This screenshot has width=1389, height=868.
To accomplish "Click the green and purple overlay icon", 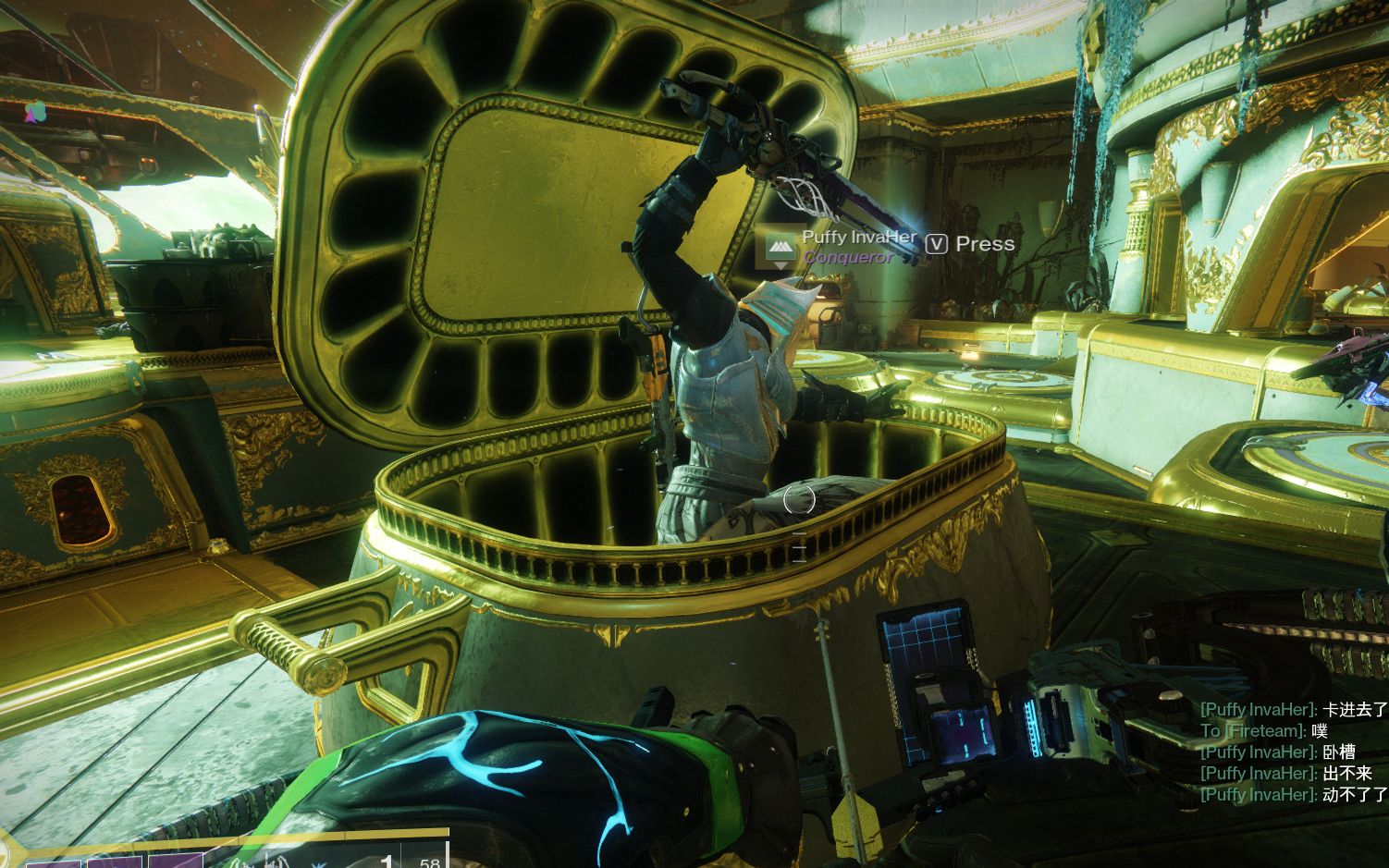I will click(x=35, y=112).
